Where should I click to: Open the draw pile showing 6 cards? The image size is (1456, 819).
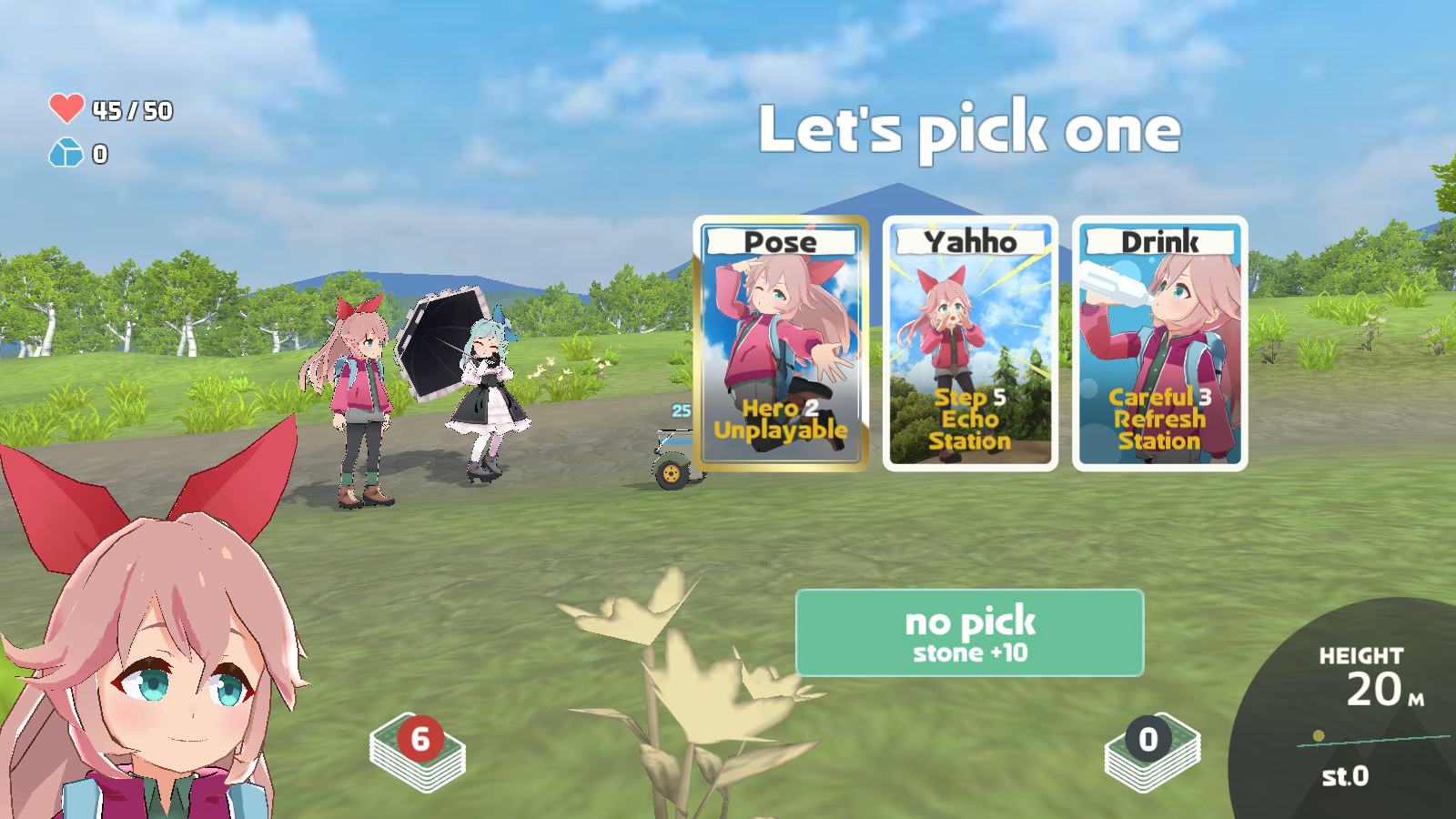click(x=418, y=752)
